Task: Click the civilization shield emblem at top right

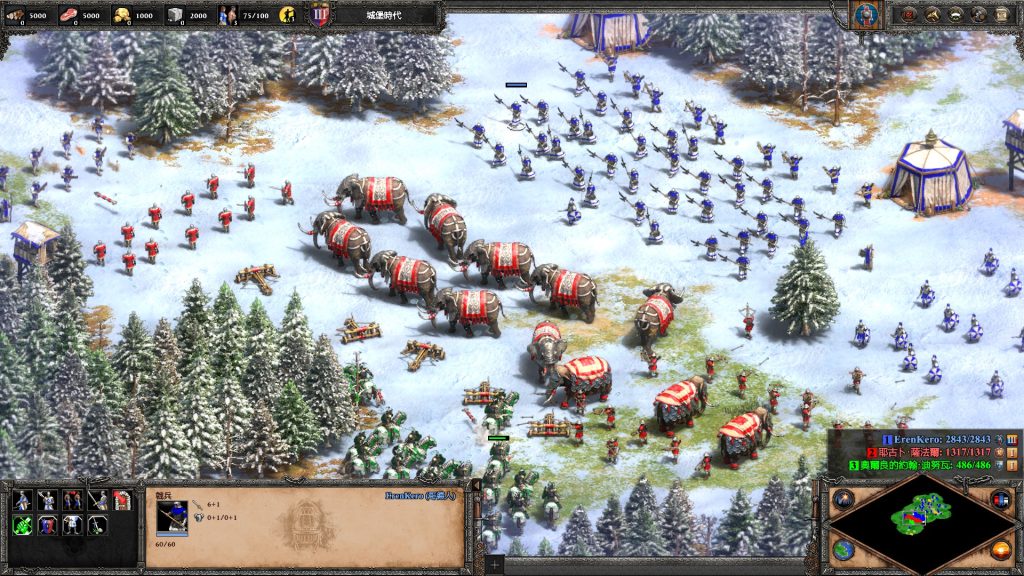Action: 864,15
